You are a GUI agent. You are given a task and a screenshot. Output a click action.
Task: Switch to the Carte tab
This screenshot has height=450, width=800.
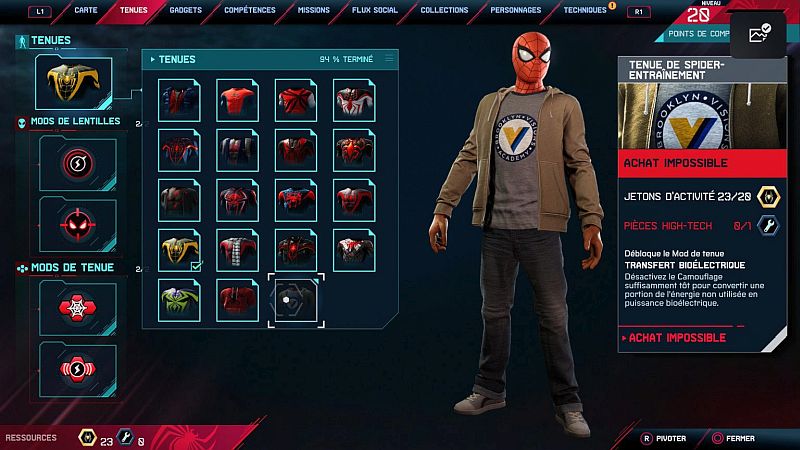tap(86, 10)
